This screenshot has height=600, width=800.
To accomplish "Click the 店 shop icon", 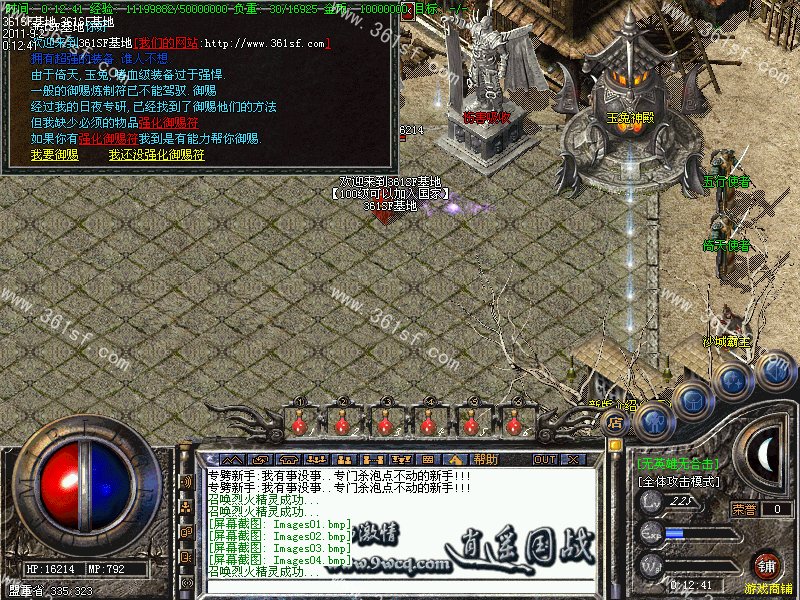I will 616,424.
